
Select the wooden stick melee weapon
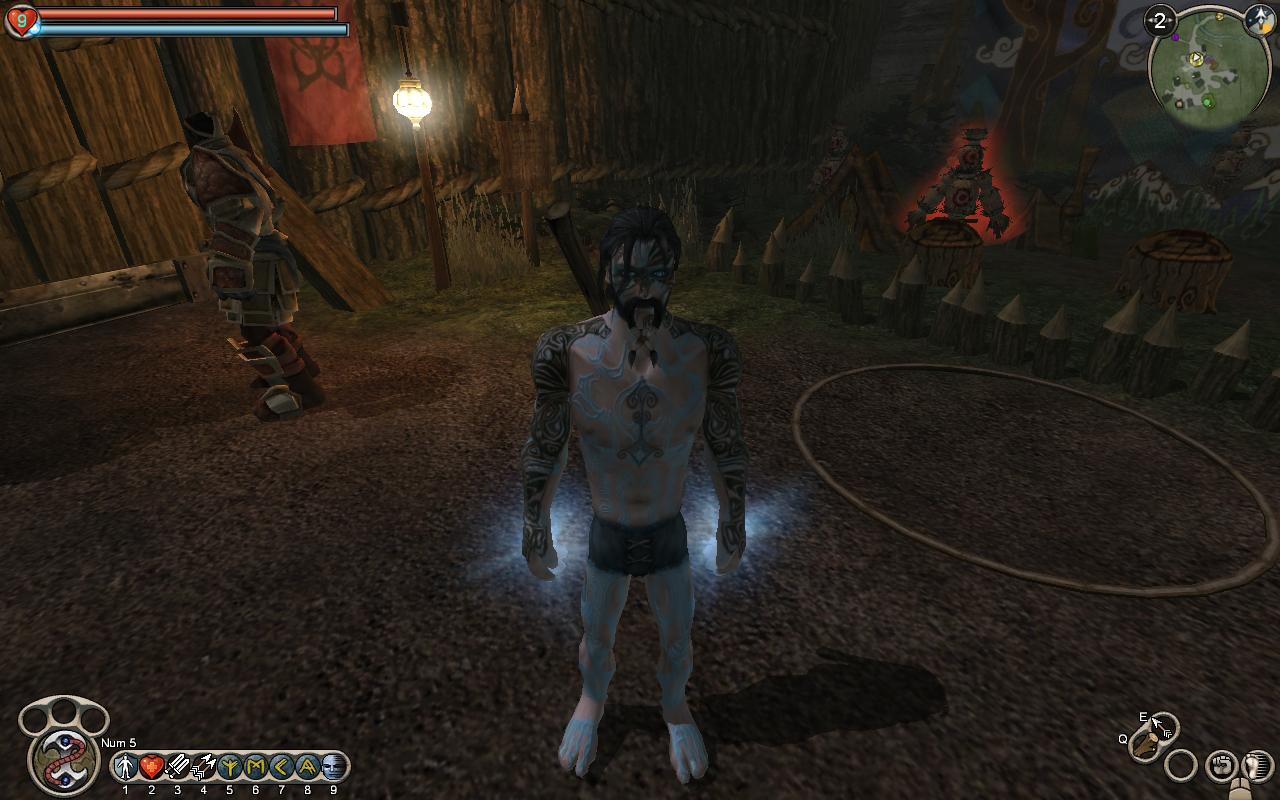pos(1146,748)
